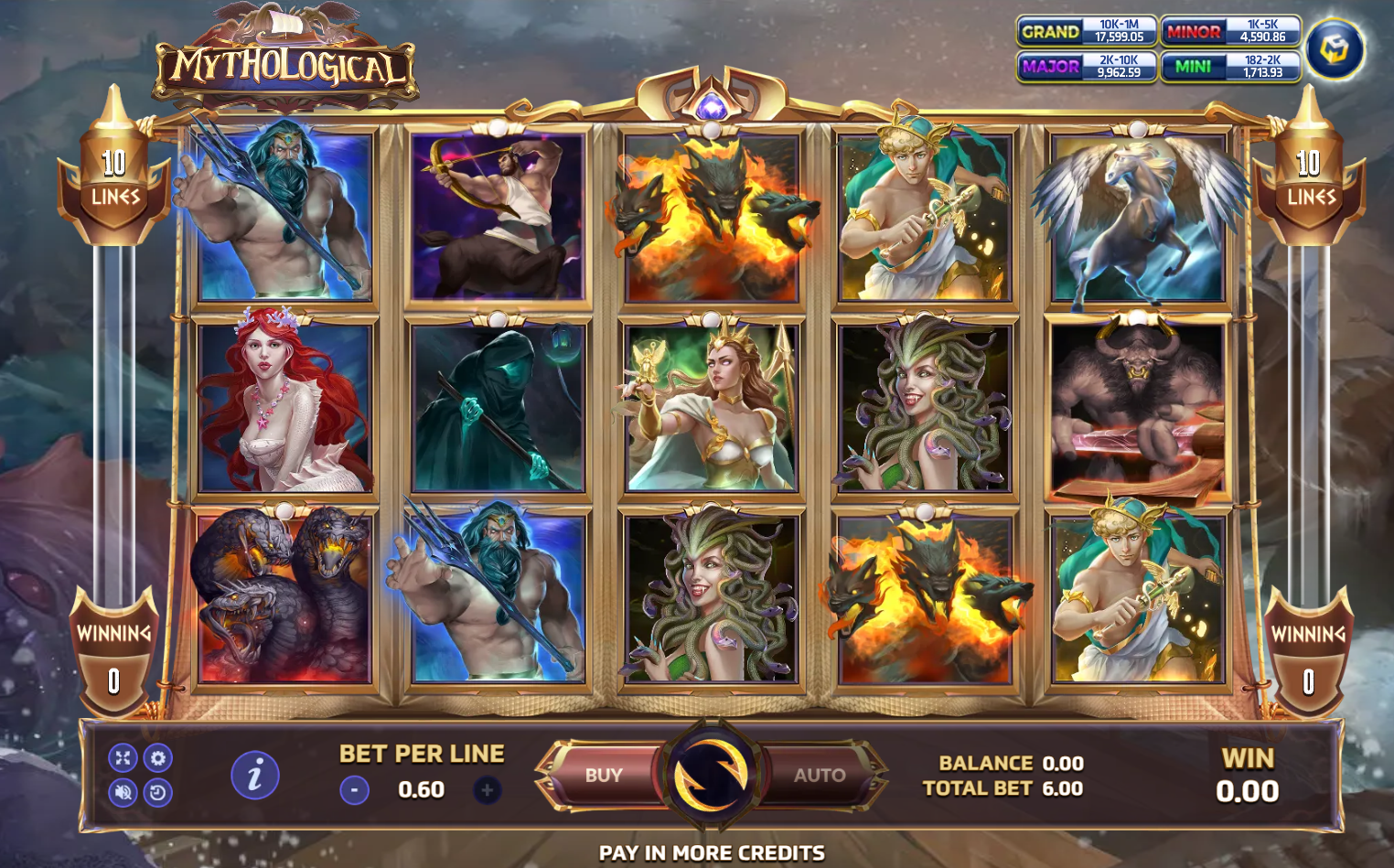
Task: Select the MINI jackpot panel
Action: [1230, 67]
